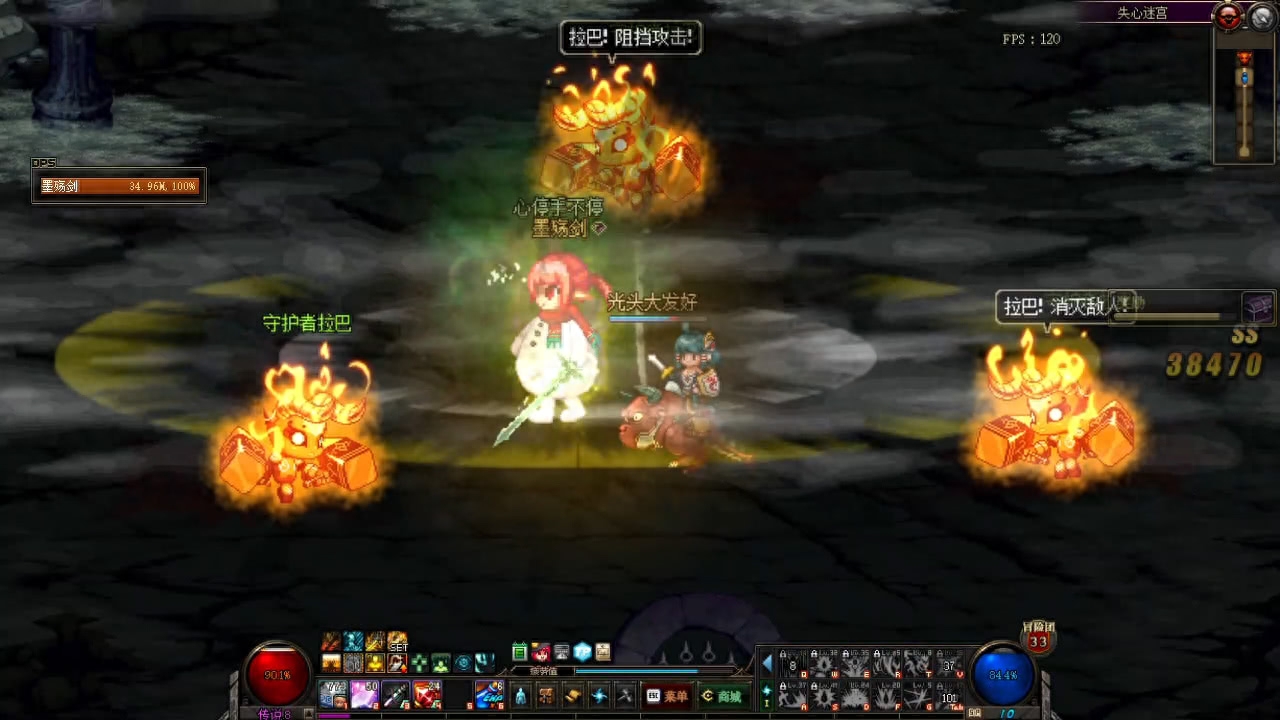Viewport: 1280px width, 720px height.
Task: Open the green calendar icon
Action: click(x=520, y=652)
